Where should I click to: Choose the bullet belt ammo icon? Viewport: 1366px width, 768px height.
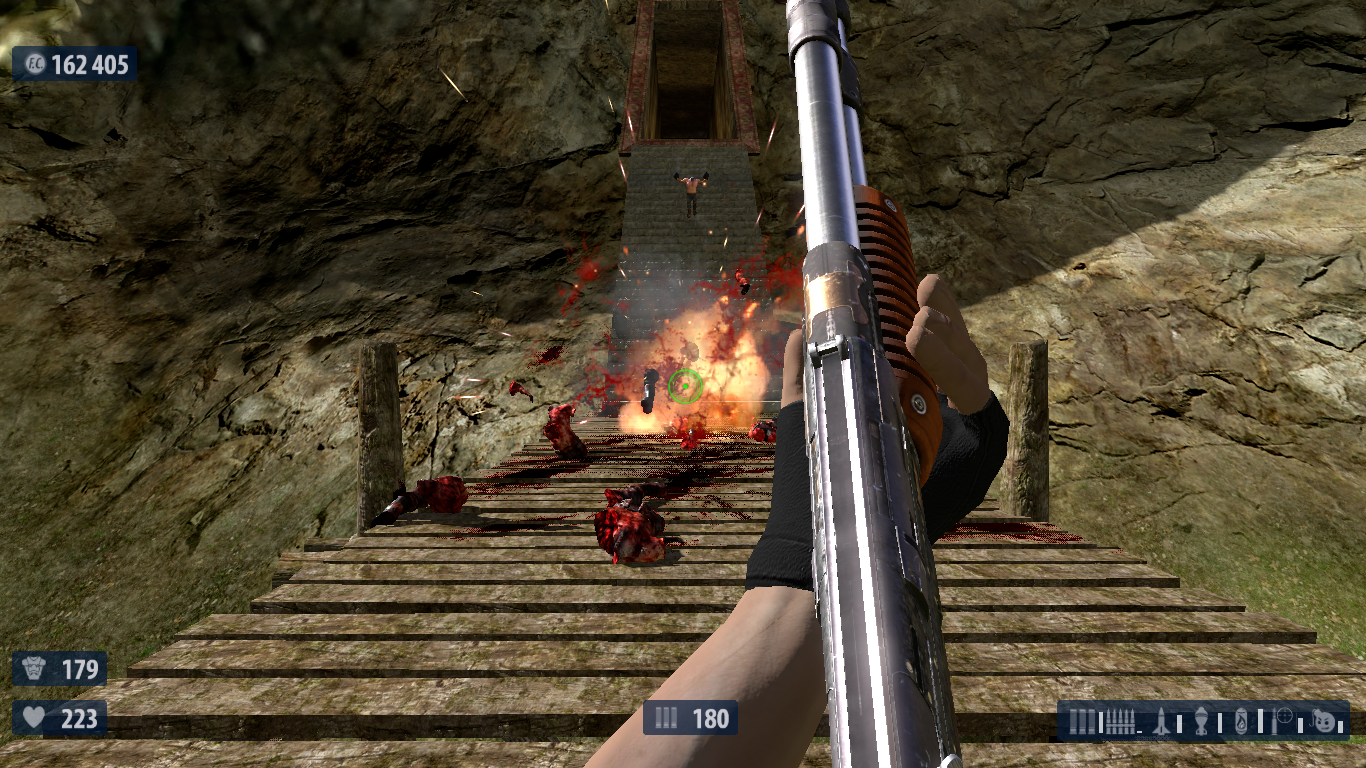point(1118,720)
